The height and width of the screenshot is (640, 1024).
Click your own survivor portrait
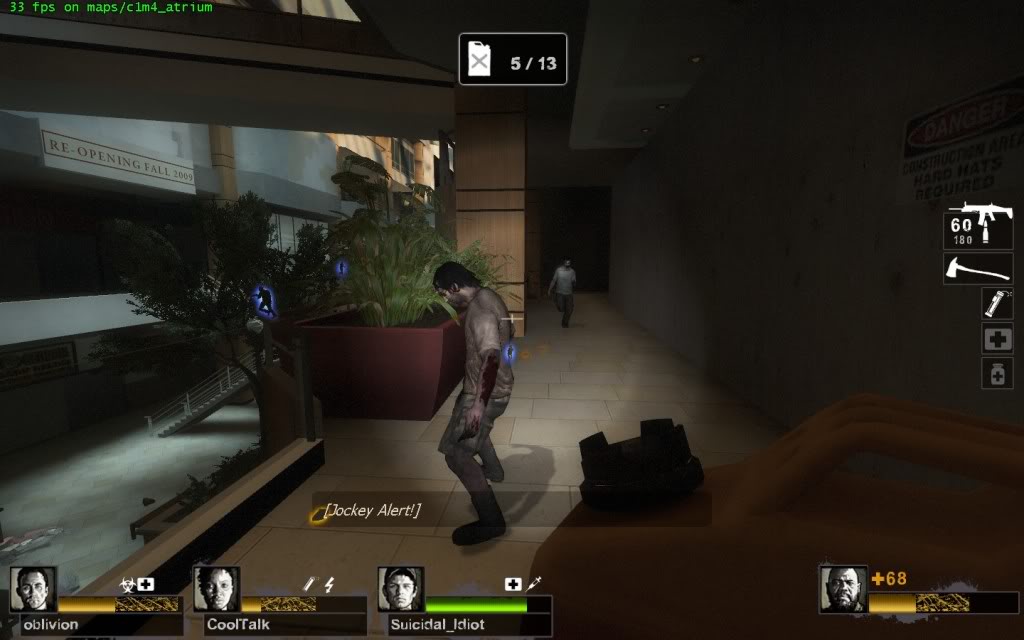(x=842, y=589)
